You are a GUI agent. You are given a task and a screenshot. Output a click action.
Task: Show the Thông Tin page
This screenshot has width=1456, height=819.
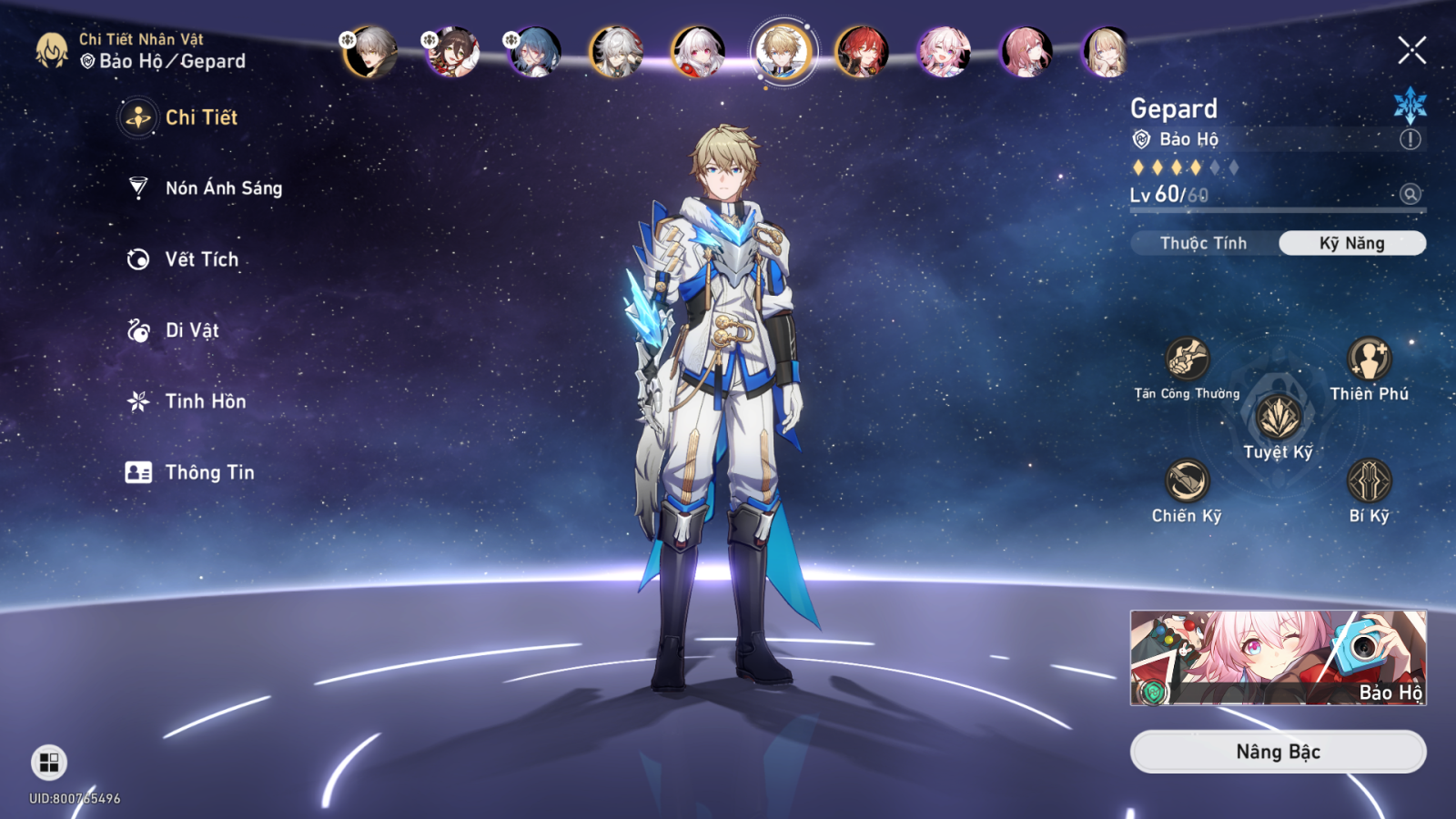pyautogui.click(x=209, y=472)
